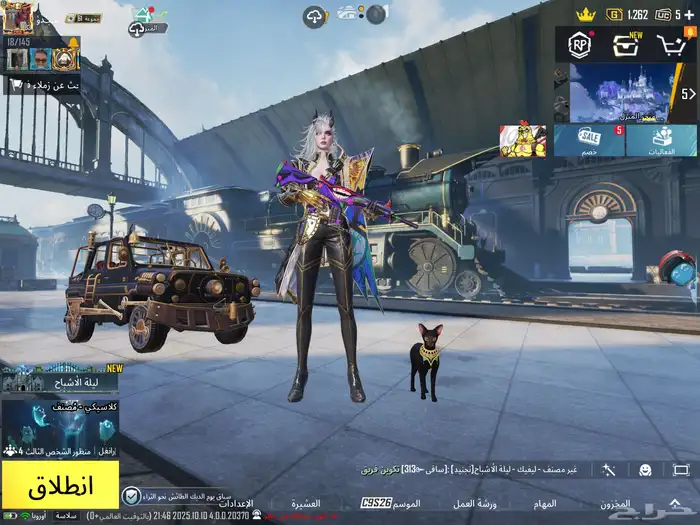Open the Royale Pass (RP) icon
The height and width of the screenshot is (525, 700).
579,44
